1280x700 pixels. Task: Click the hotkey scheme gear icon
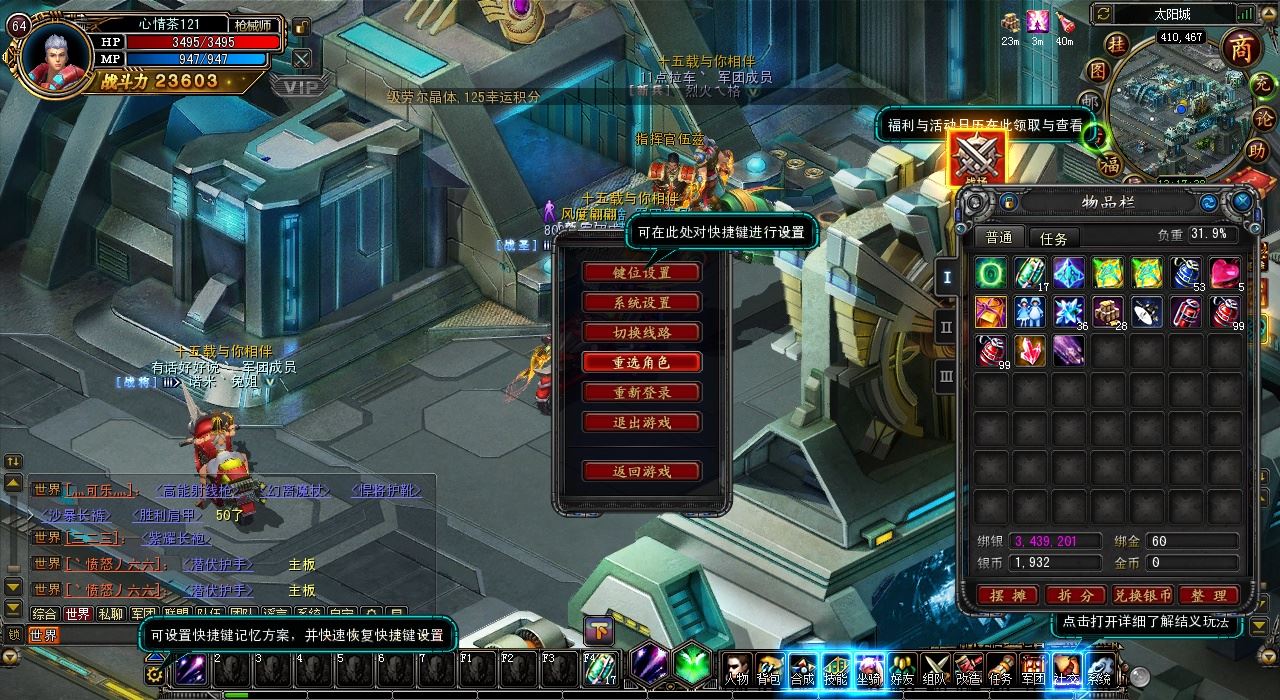[x=154, y=673]
